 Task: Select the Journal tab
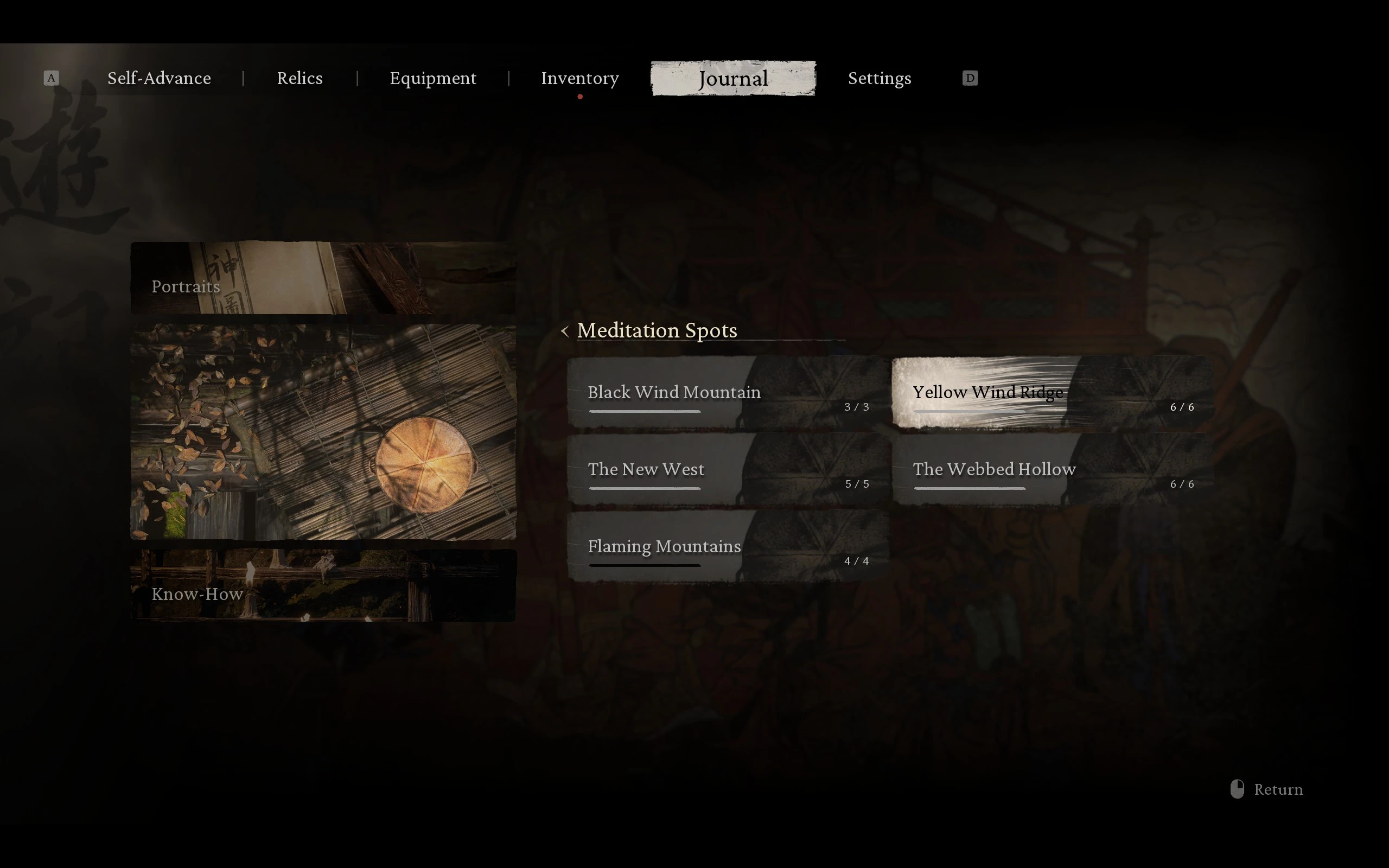click(x=733, y=78)
